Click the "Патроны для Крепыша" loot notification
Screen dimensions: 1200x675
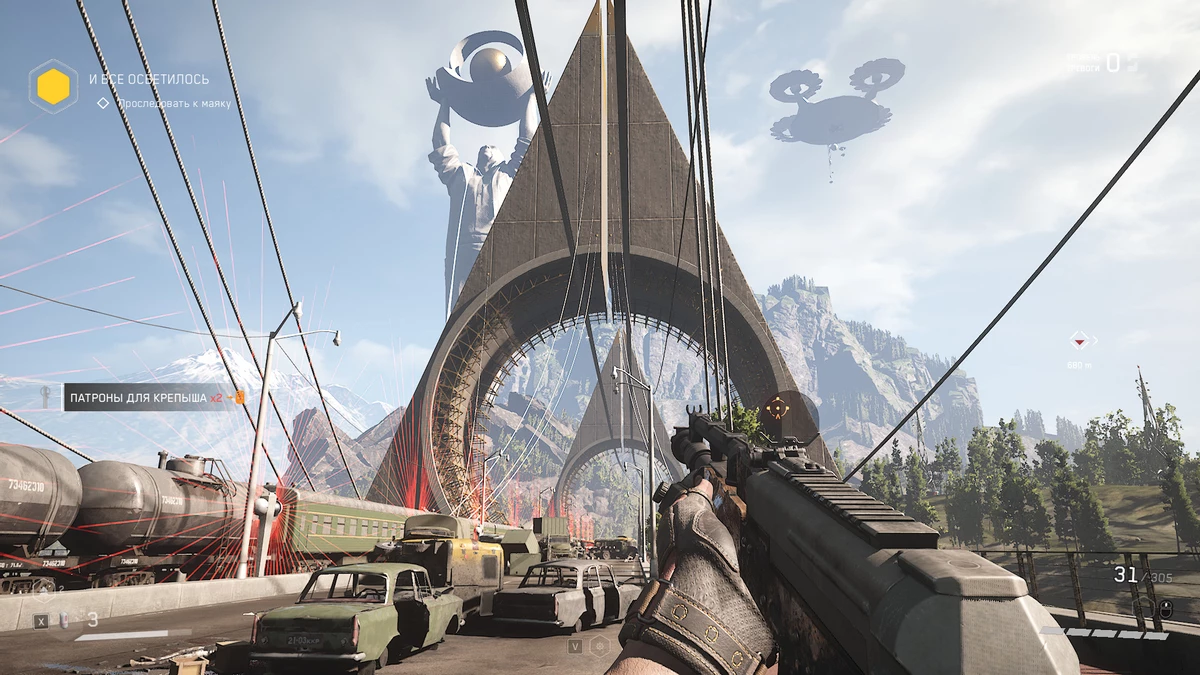click(x=143, y=398)
